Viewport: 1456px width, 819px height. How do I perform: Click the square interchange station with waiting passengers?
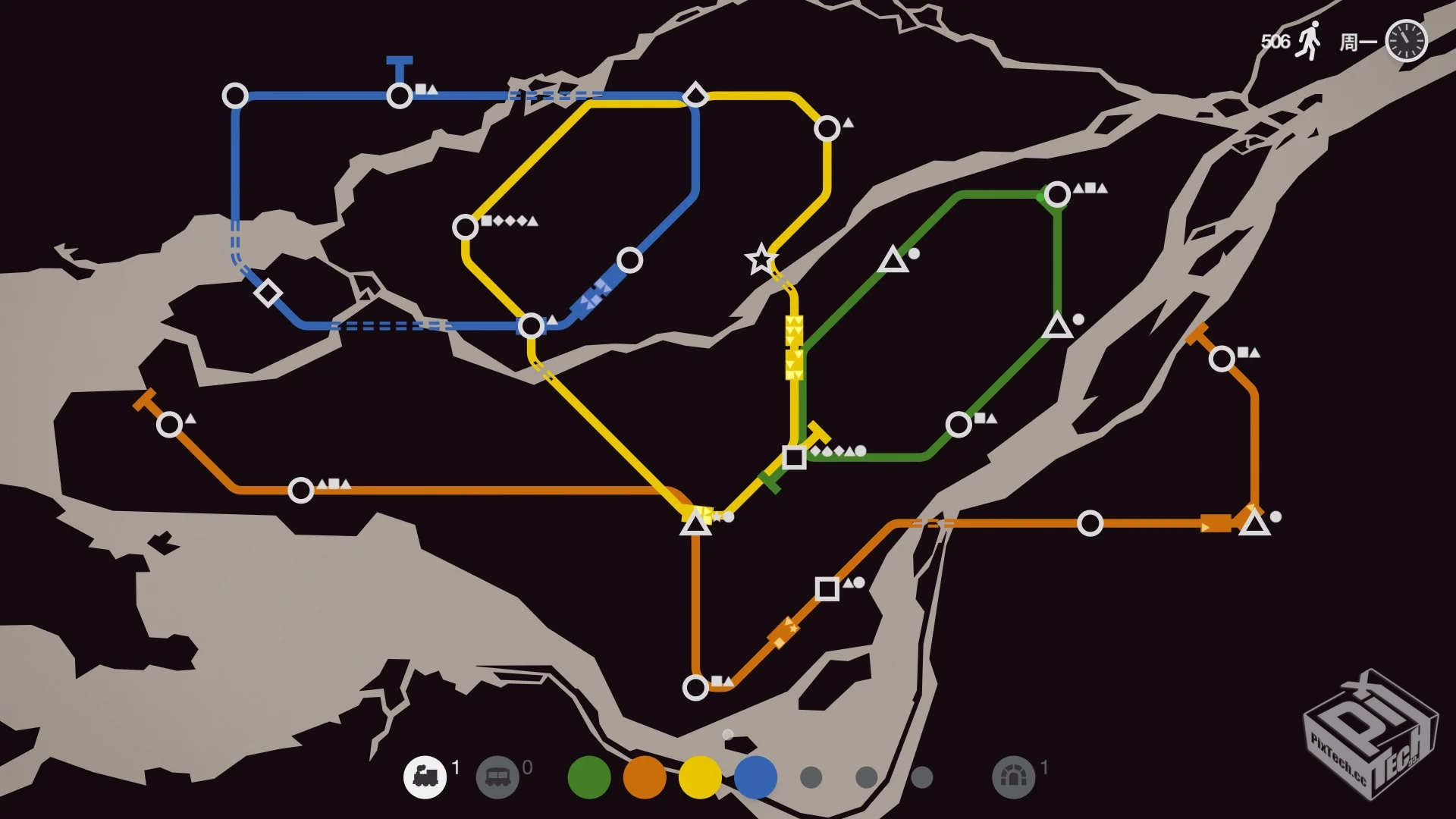click(795, 456)
